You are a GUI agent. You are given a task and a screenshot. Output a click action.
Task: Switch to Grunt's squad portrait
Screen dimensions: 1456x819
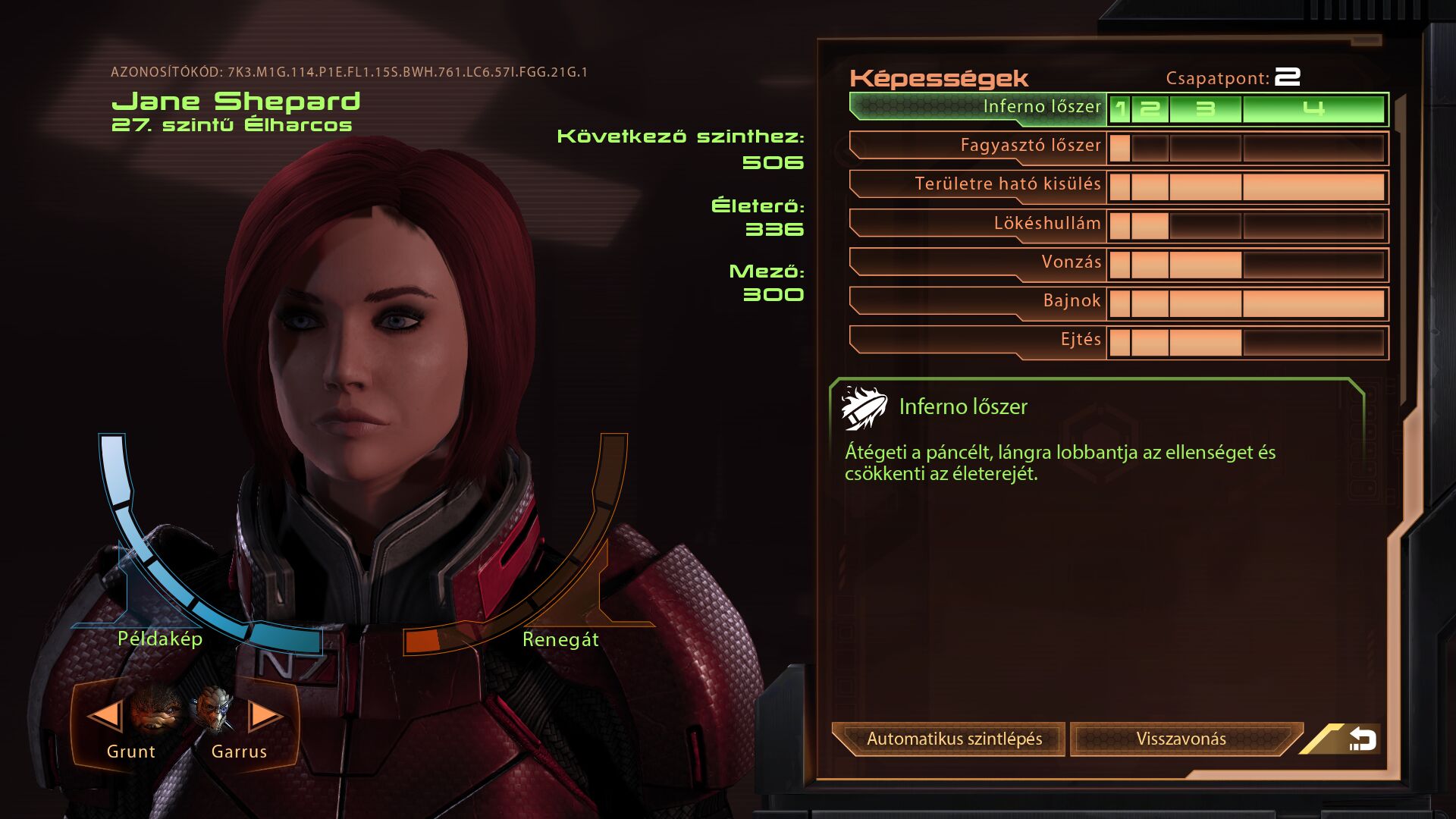click(x=157, y=711)
